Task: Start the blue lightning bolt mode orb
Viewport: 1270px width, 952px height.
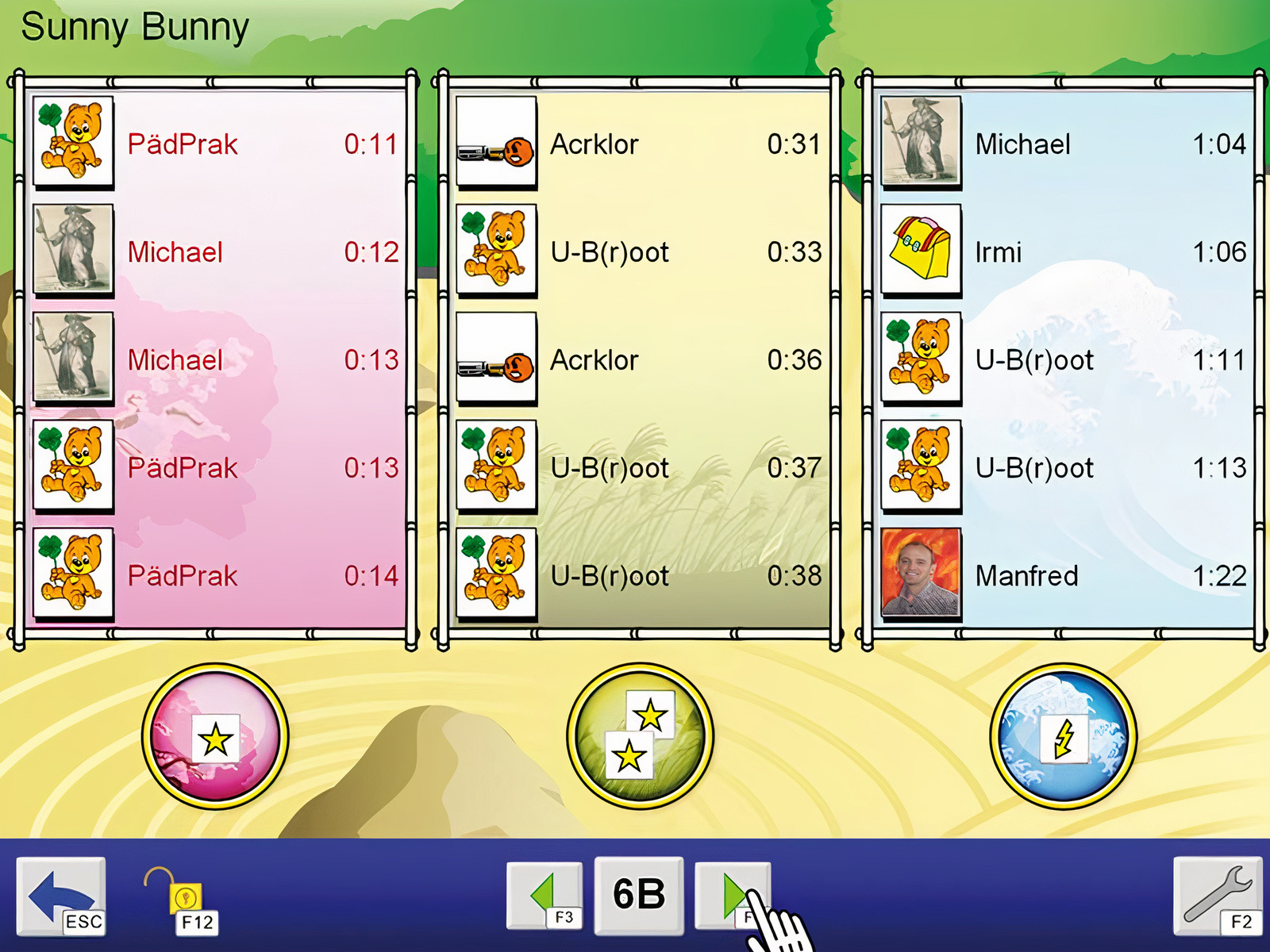Action: click(1064, 737)
